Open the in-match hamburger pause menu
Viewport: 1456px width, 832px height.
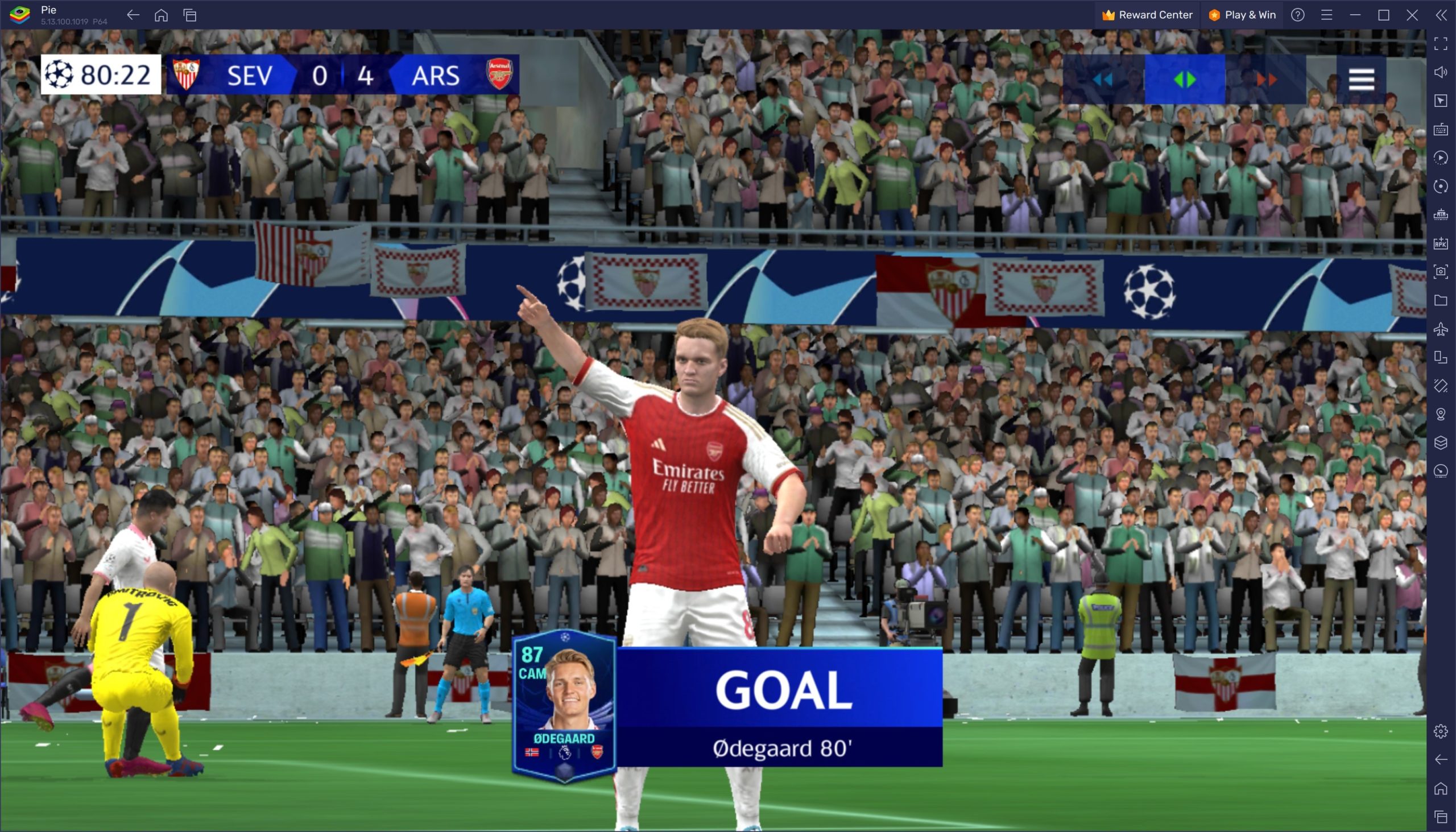(1361, 80)
